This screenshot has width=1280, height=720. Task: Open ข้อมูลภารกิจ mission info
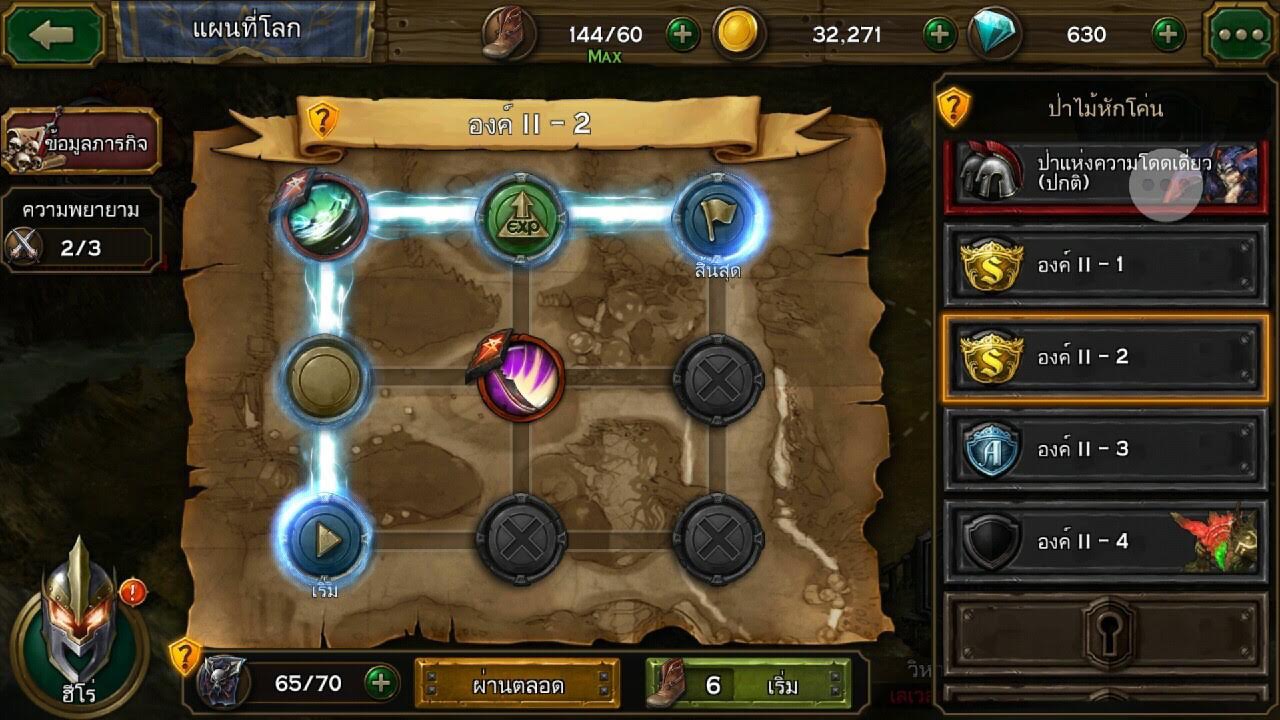point(82,143)
